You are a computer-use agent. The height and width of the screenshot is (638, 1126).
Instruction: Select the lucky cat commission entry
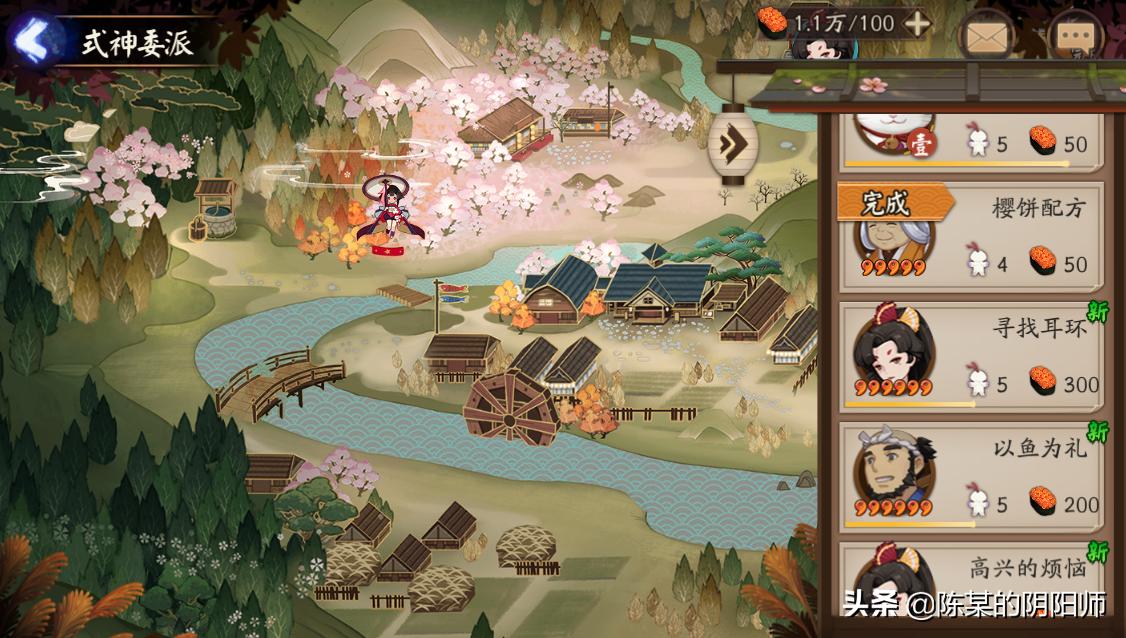pyautogui.click(x=970, y=142)
